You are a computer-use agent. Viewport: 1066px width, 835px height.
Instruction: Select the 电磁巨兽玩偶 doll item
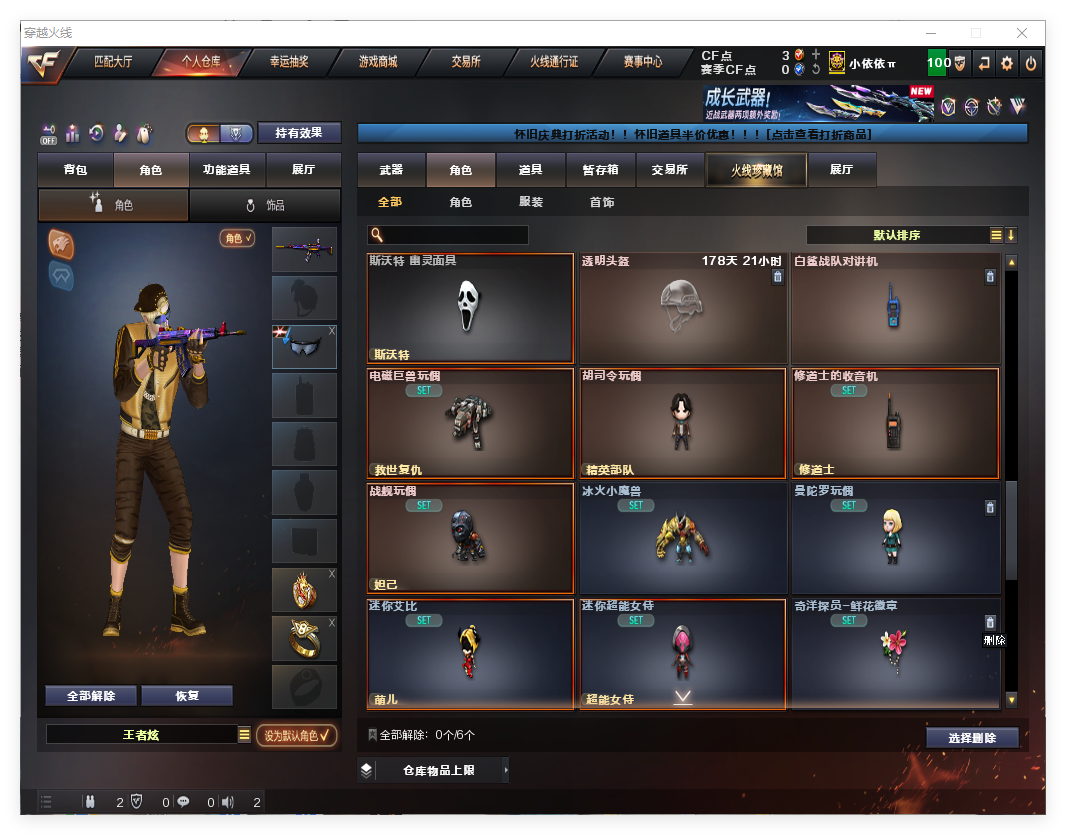pos(470,423)
